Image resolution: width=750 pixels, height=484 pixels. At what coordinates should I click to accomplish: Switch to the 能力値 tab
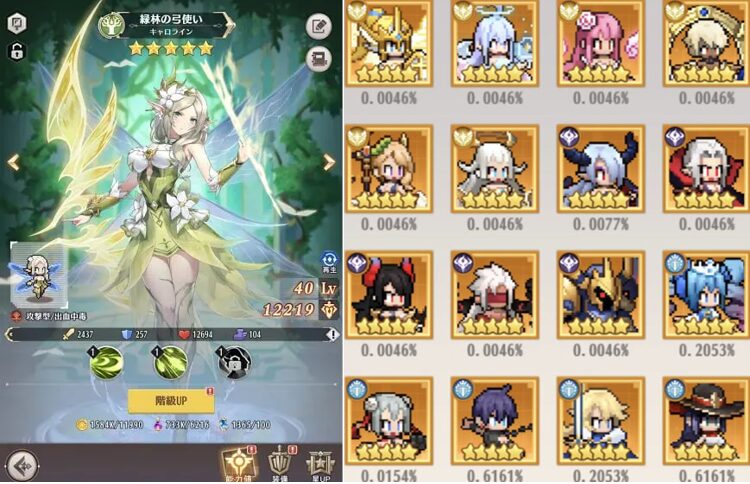pyautogui.click(x=236, y=461)
